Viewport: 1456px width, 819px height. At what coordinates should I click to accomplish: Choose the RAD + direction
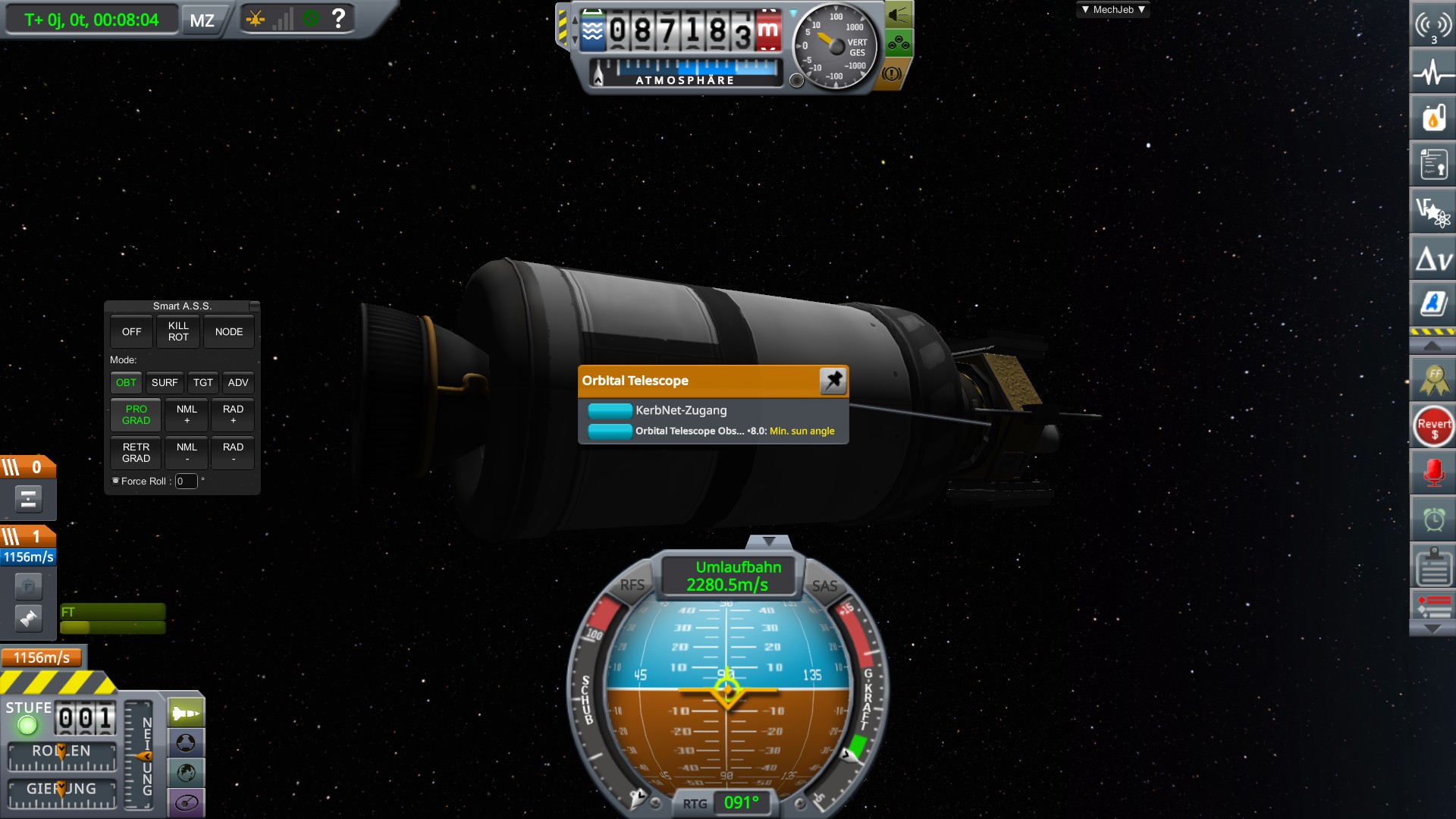coord(233,415)
